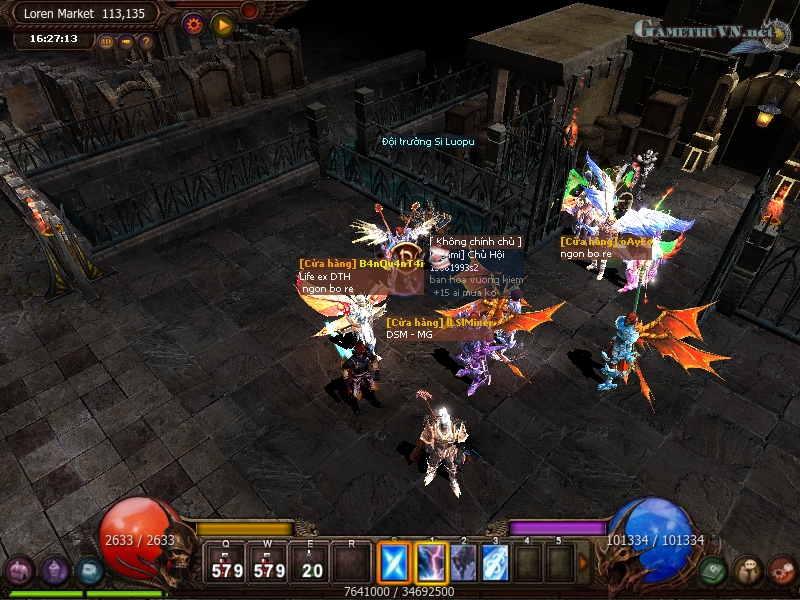800x600 pixels.
Task: Activate the lightning skill in slot 1
Action: coord(431,563)
